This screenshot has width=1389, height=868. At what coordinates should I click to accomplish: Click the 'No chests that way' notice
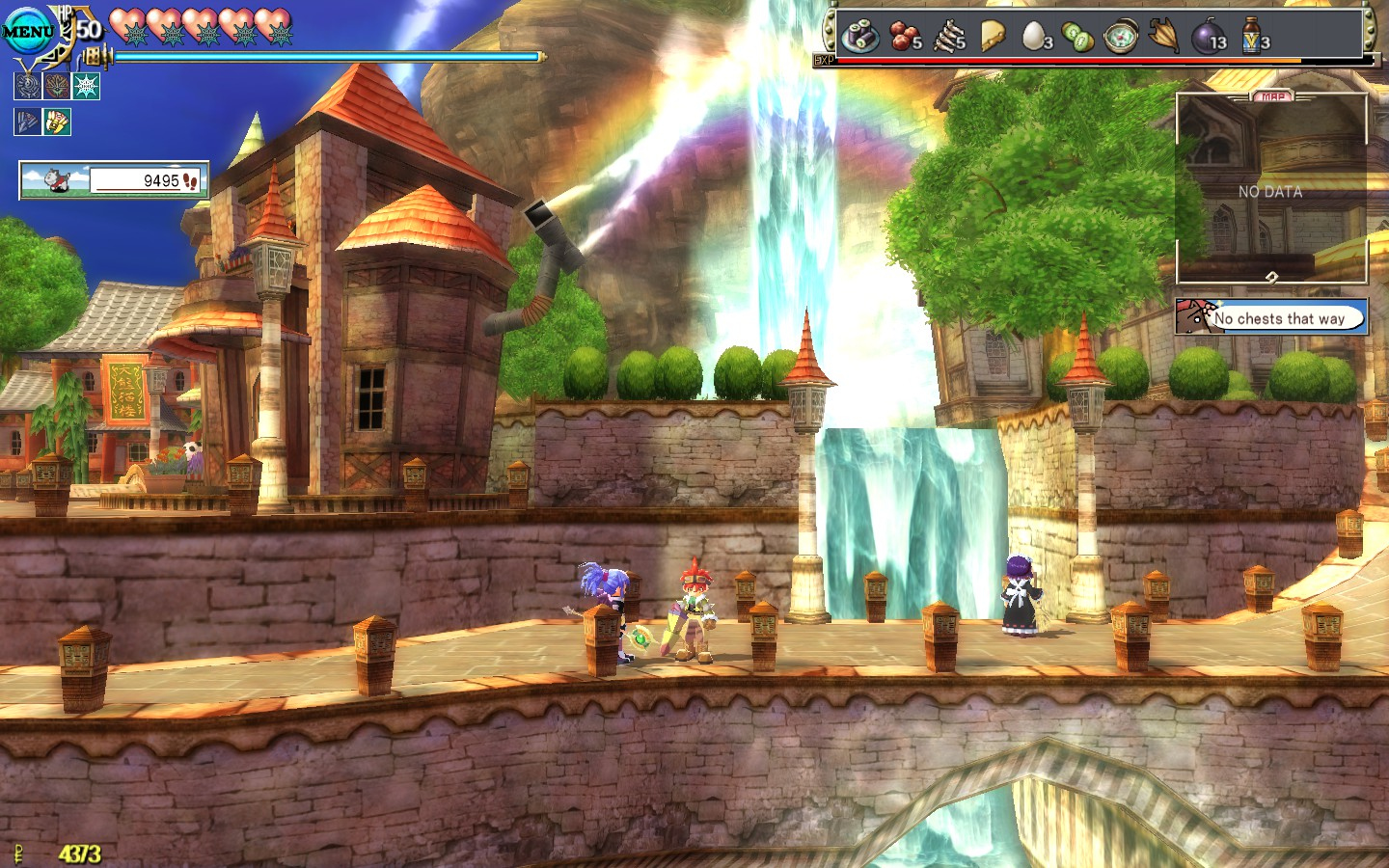pos(1271,317)
